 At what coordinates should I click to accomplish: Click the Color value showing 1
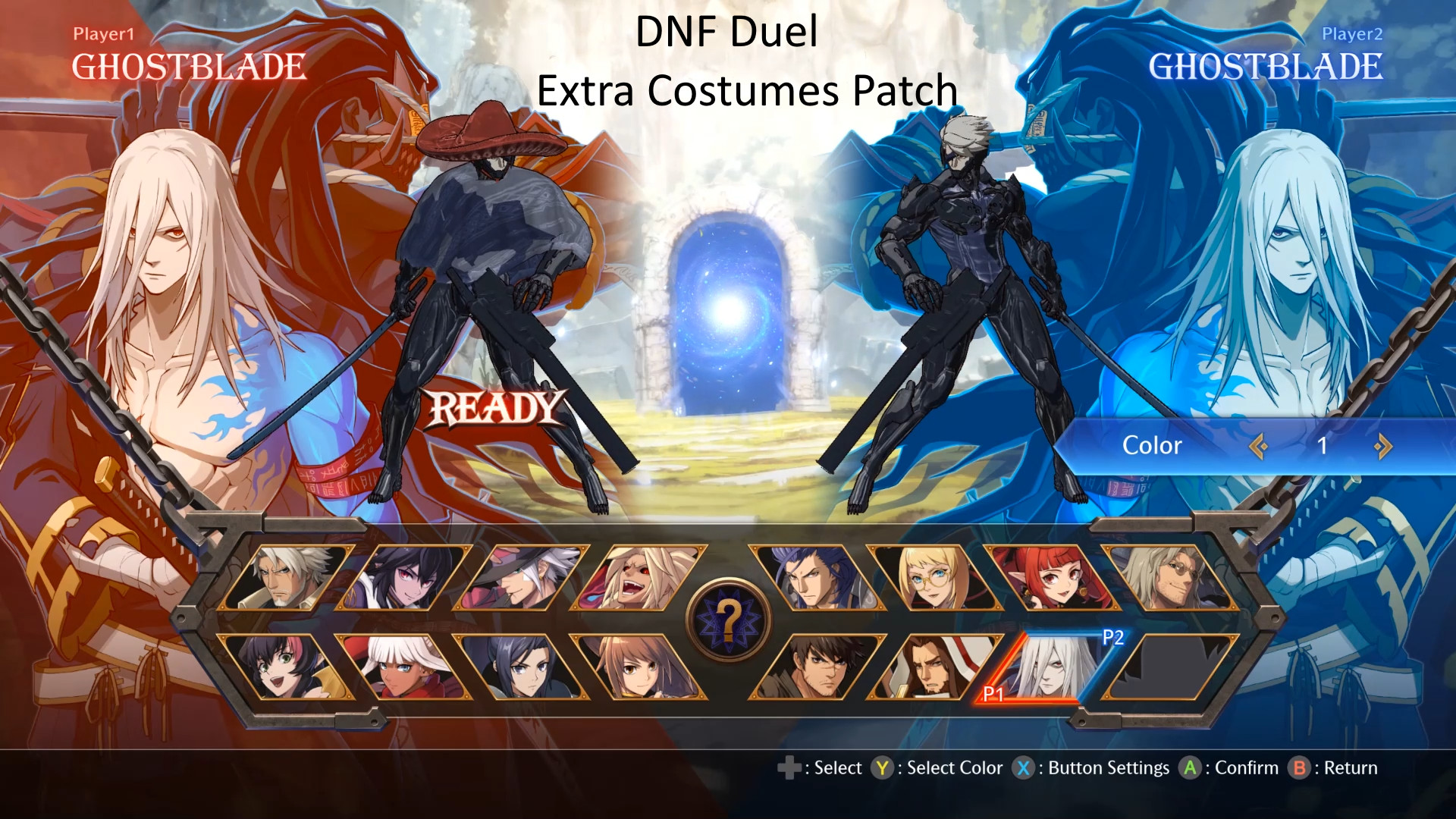click(x=1323, y=447)
